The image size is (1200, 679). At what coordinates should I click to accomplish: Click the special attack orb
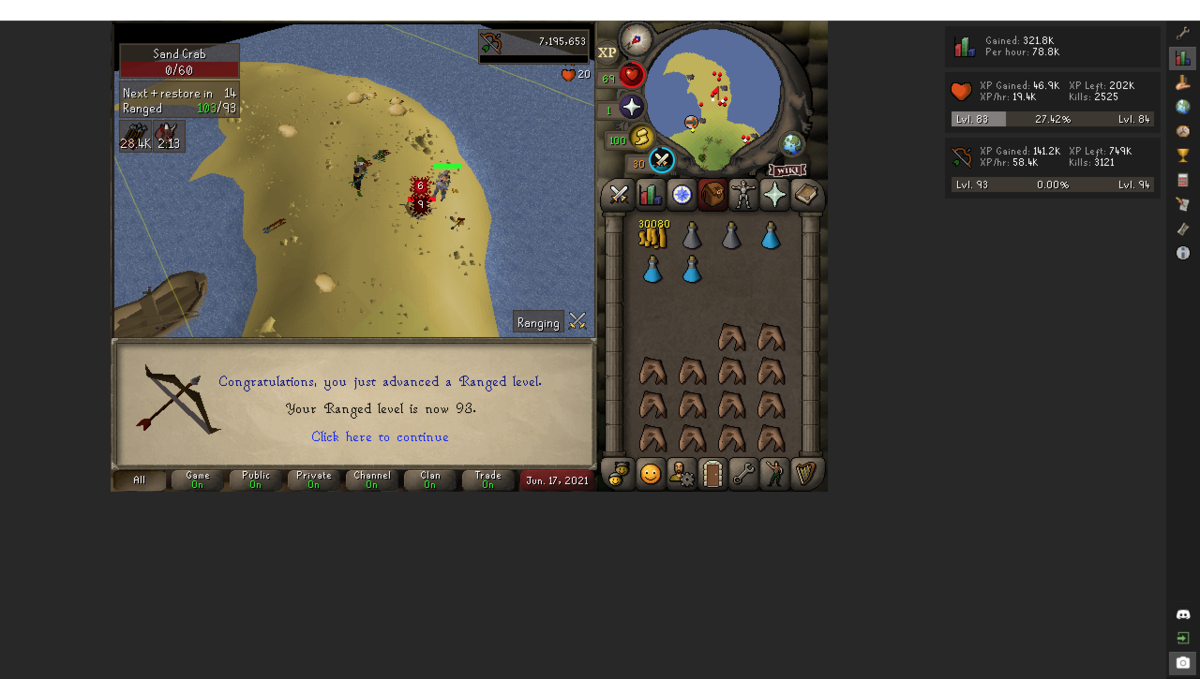[662, 160]
